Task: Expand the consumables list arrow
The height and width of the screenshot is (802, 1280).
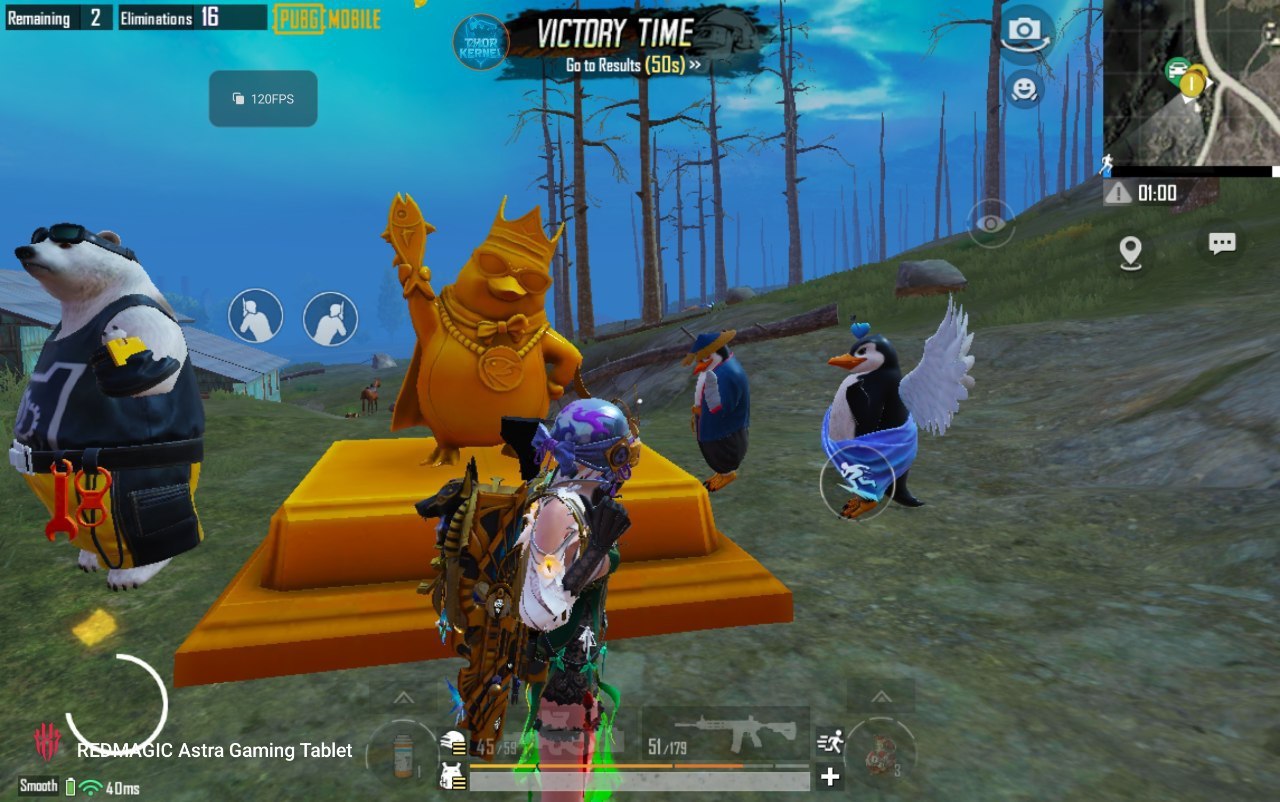Action: click(403, 697)
